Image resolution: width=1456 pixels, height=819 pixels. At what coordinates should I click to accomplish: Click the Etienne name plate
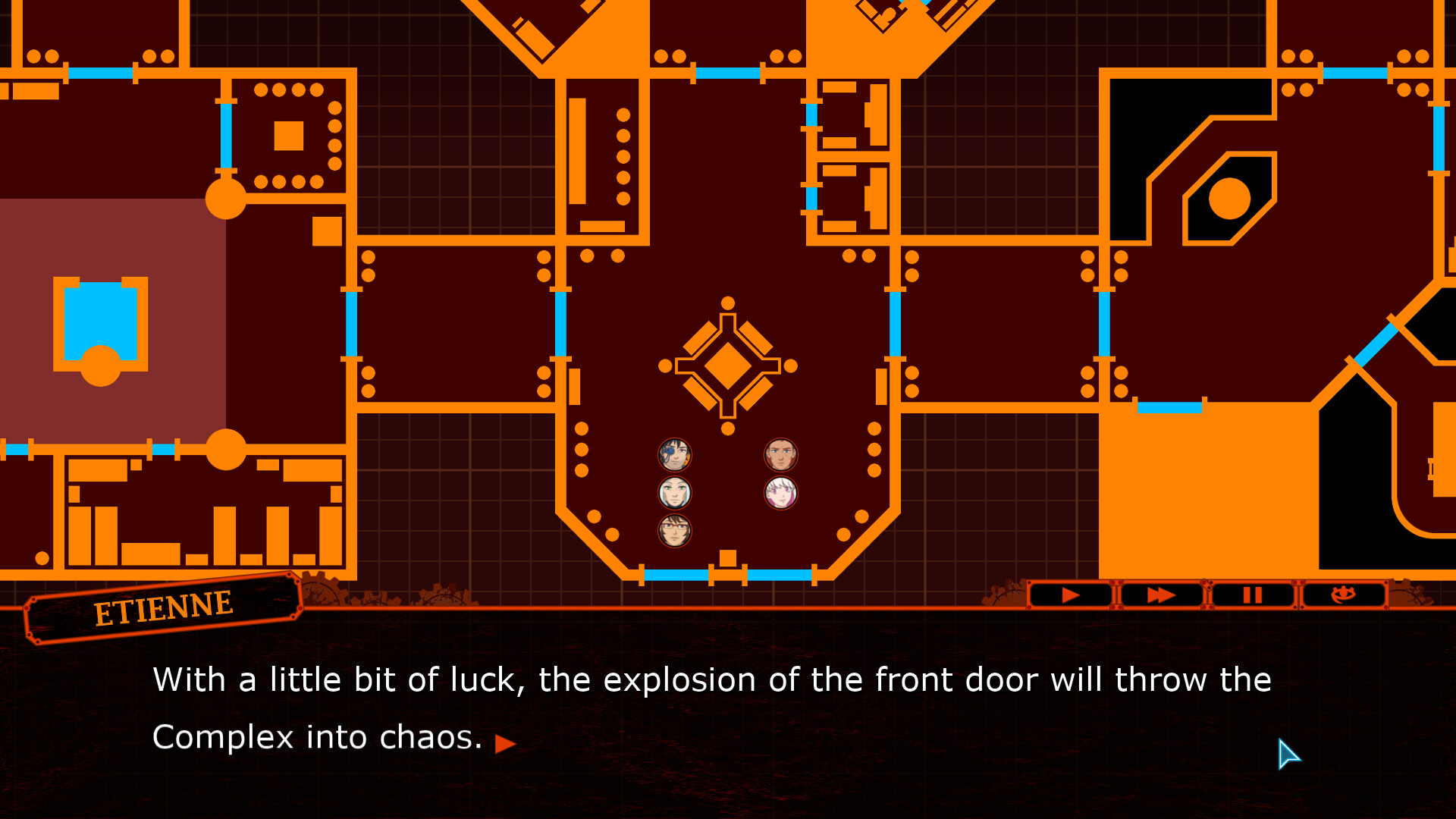point(163,607)
